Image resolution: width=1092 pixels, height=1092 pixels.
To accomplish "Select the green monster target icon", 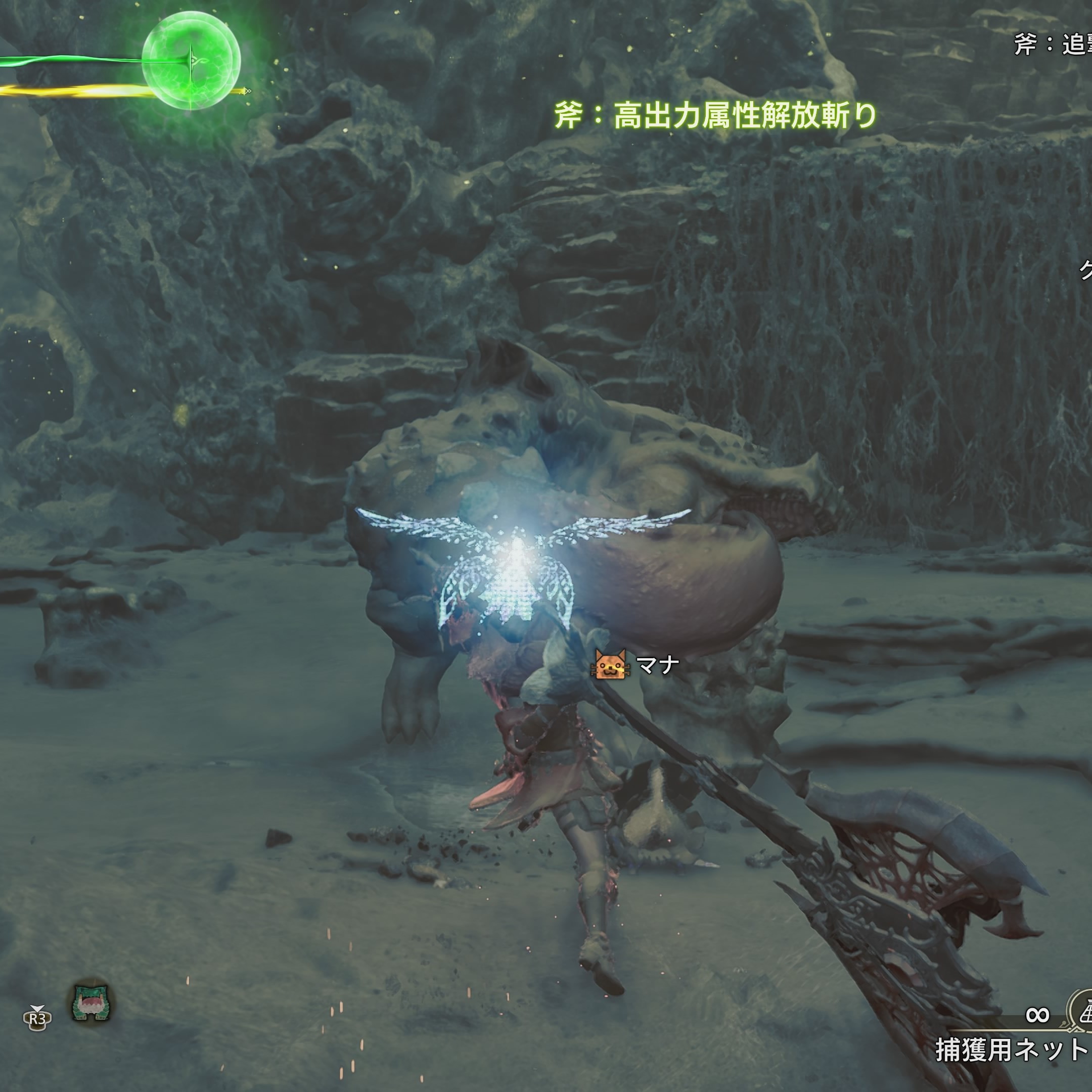I will click(x=91, y=1003).
